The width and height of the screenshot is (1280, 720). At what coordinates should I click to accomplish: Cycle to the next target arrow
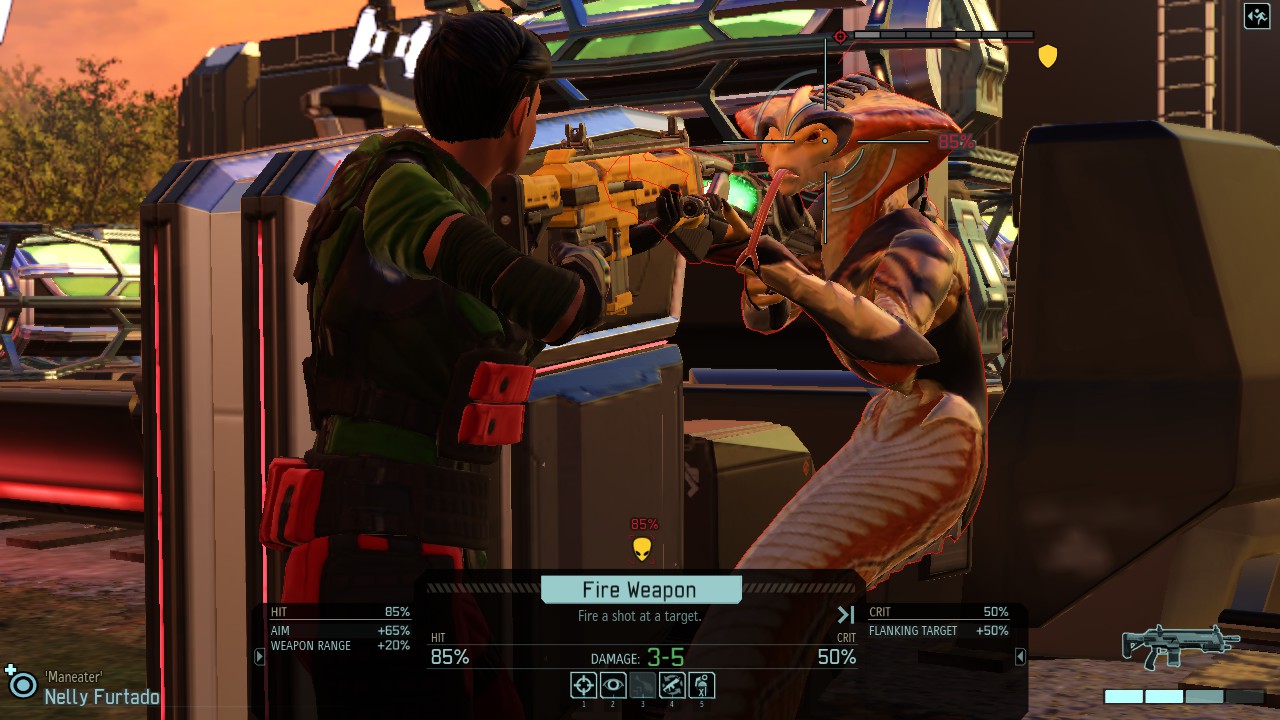click(846, 615)
